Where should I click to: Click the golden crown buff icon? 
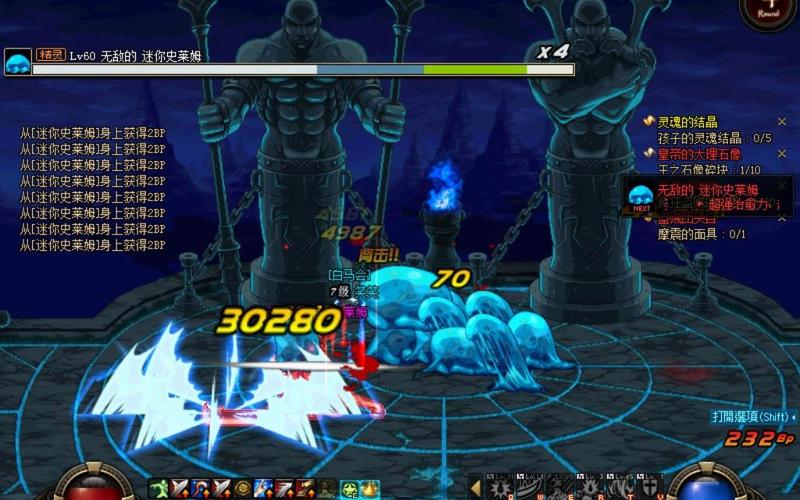(368, 488)
